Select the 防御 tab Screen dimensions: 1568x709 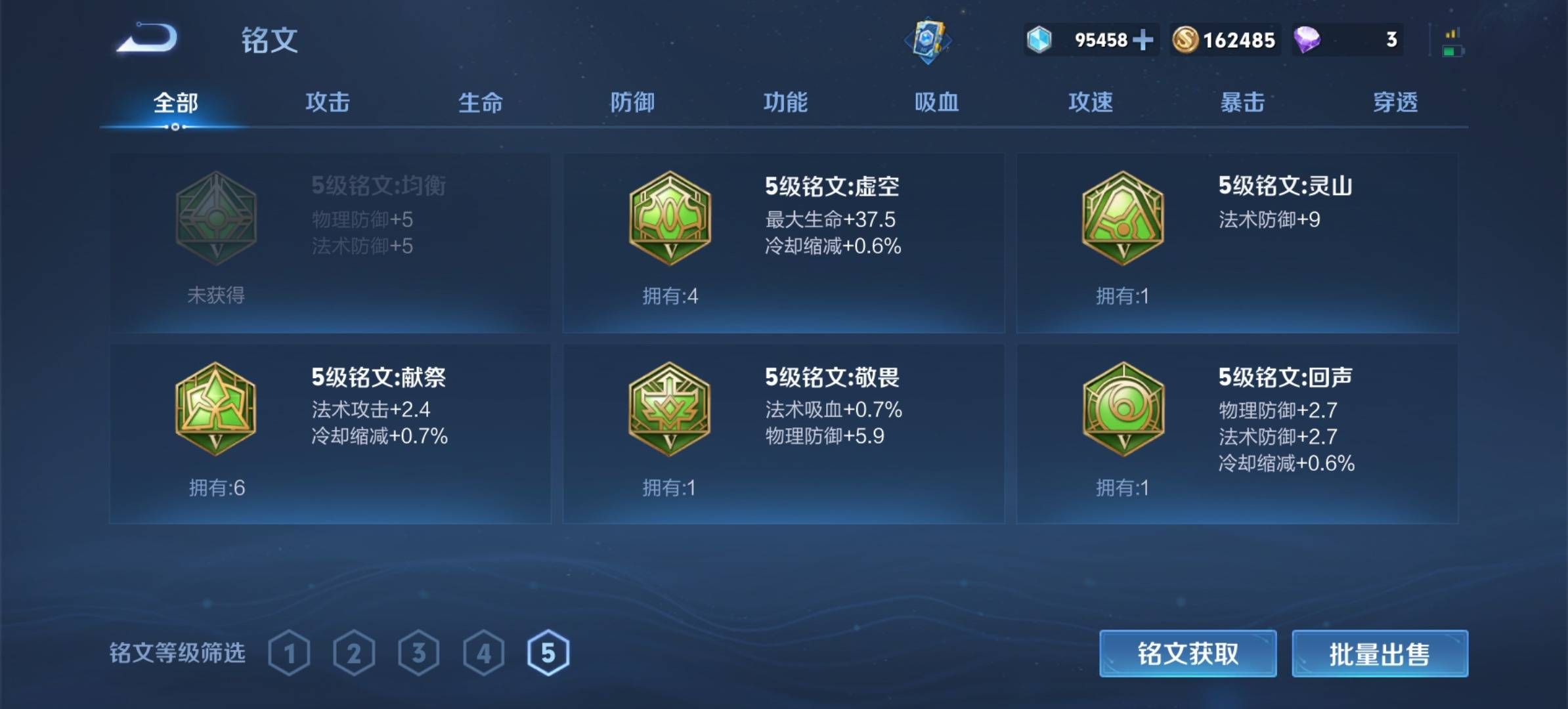point(632,102)
